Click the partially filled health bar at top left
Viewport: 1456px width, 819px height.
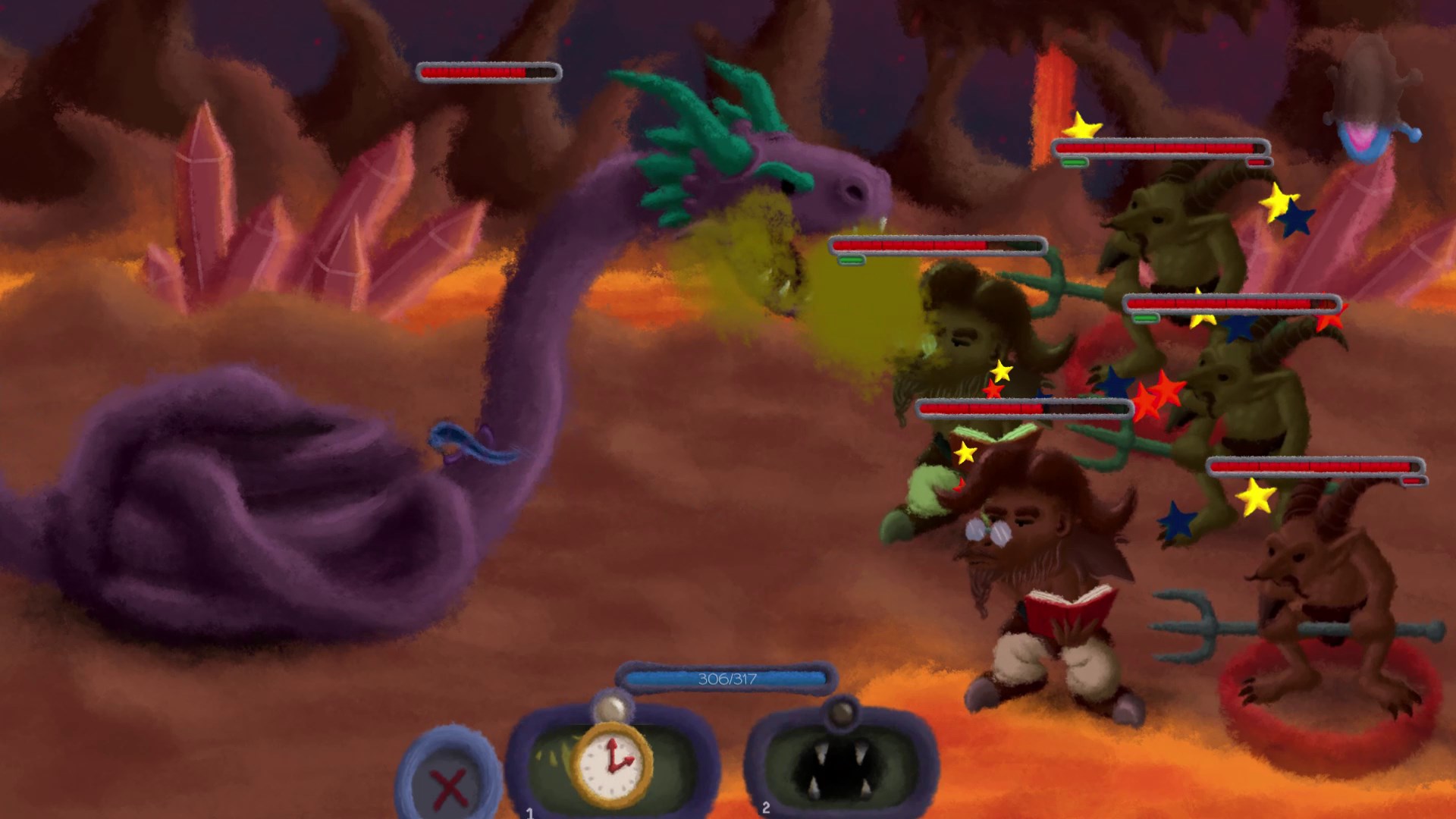[x=488, y=72]
